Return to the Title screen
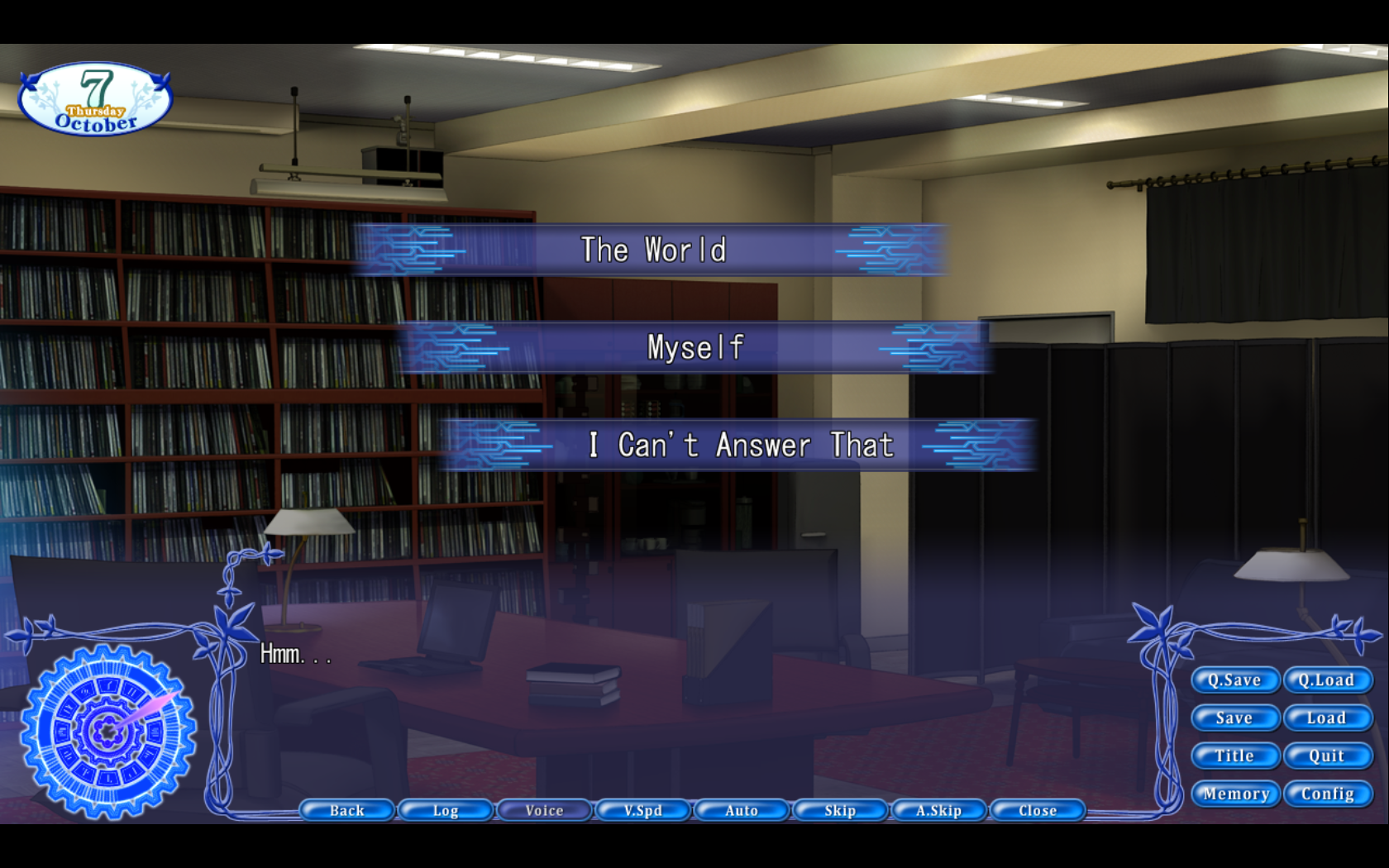Viewport: 1389px width, 868px height. (x=1234, y=756)
